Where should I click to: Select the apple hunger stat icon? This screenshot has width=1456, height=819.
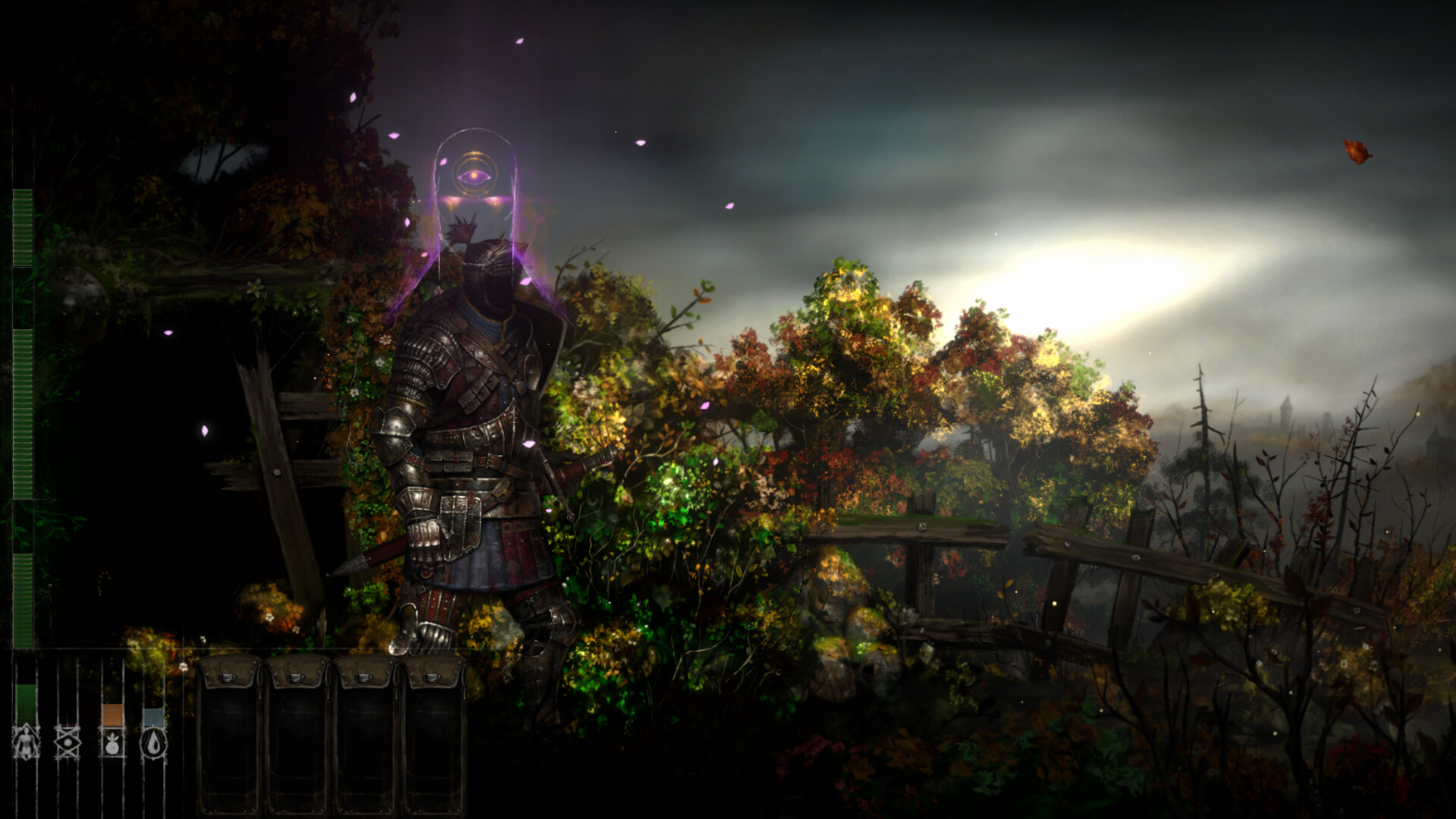pyautogui.click(x=113, y=745)
